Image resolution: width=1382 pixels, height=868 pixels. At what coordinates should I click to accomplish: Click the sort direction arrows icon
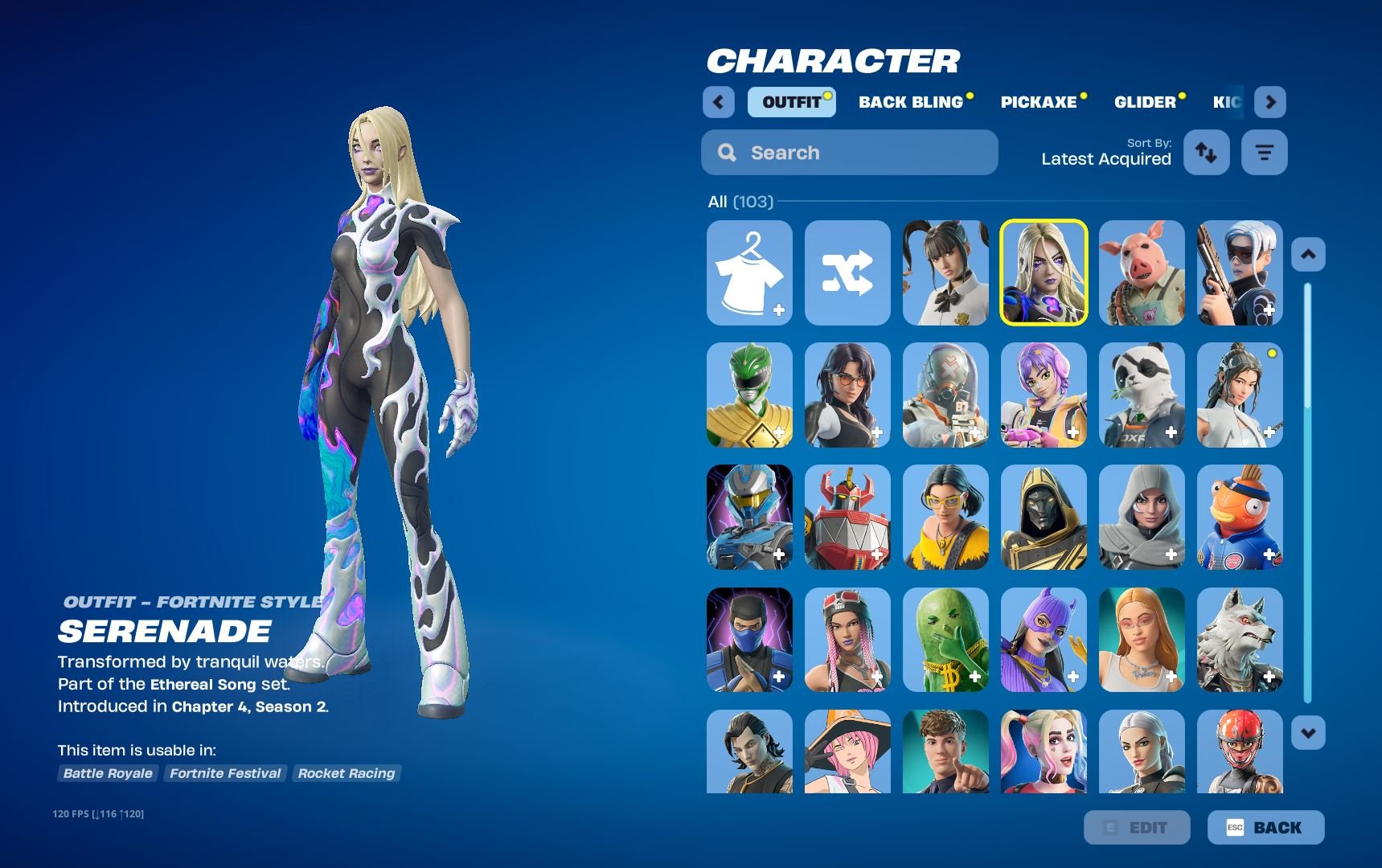pos(1206,152)
